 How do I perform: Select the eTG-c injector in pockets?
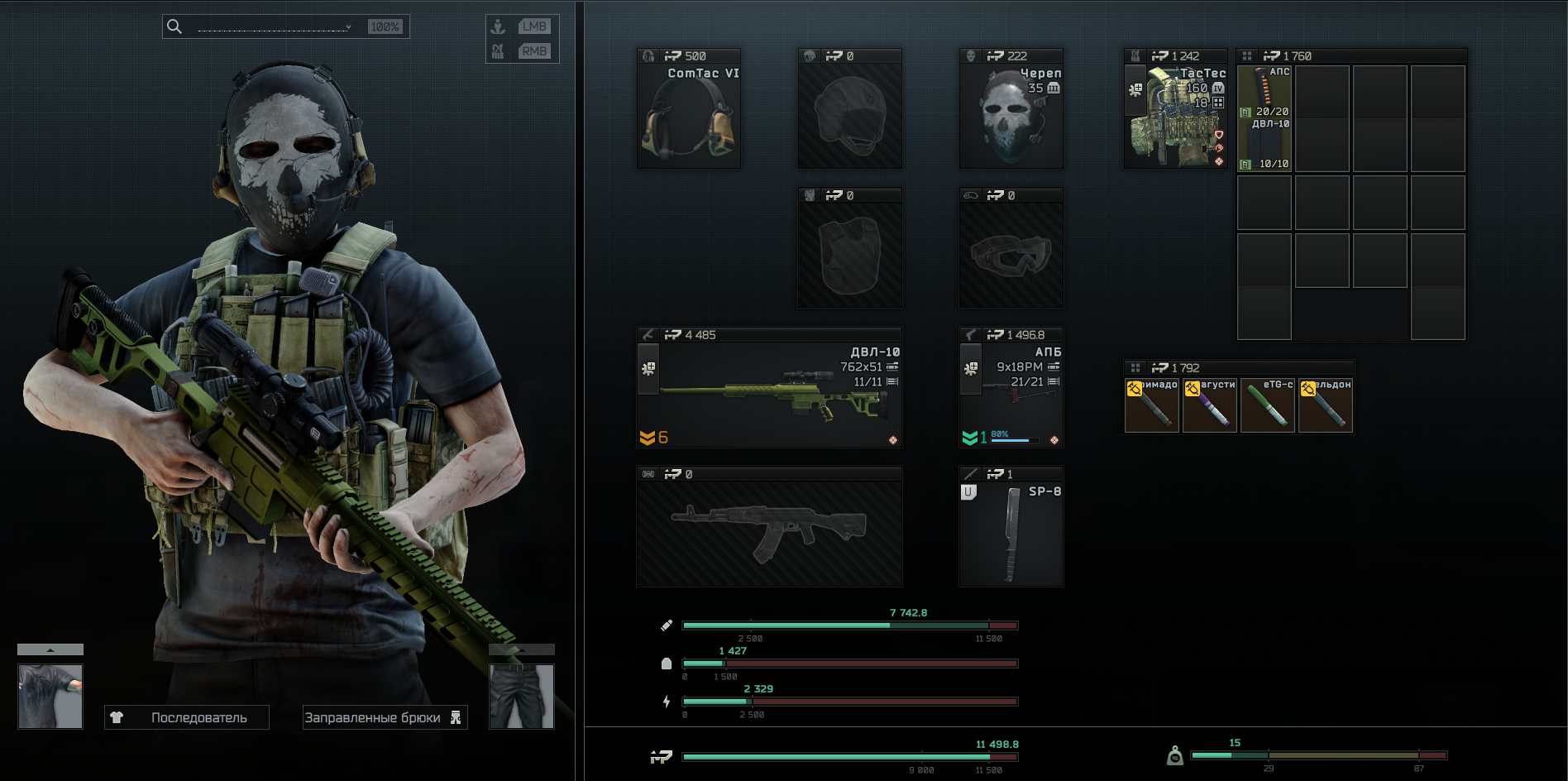click(x=1267, y=406)
